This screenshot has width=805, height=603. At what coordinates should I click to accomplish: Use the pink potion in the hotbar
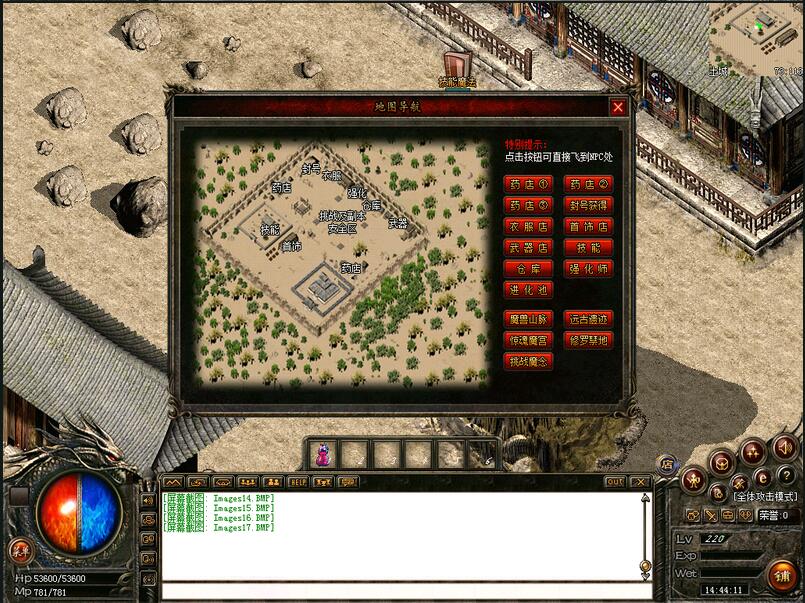point(322,455)
